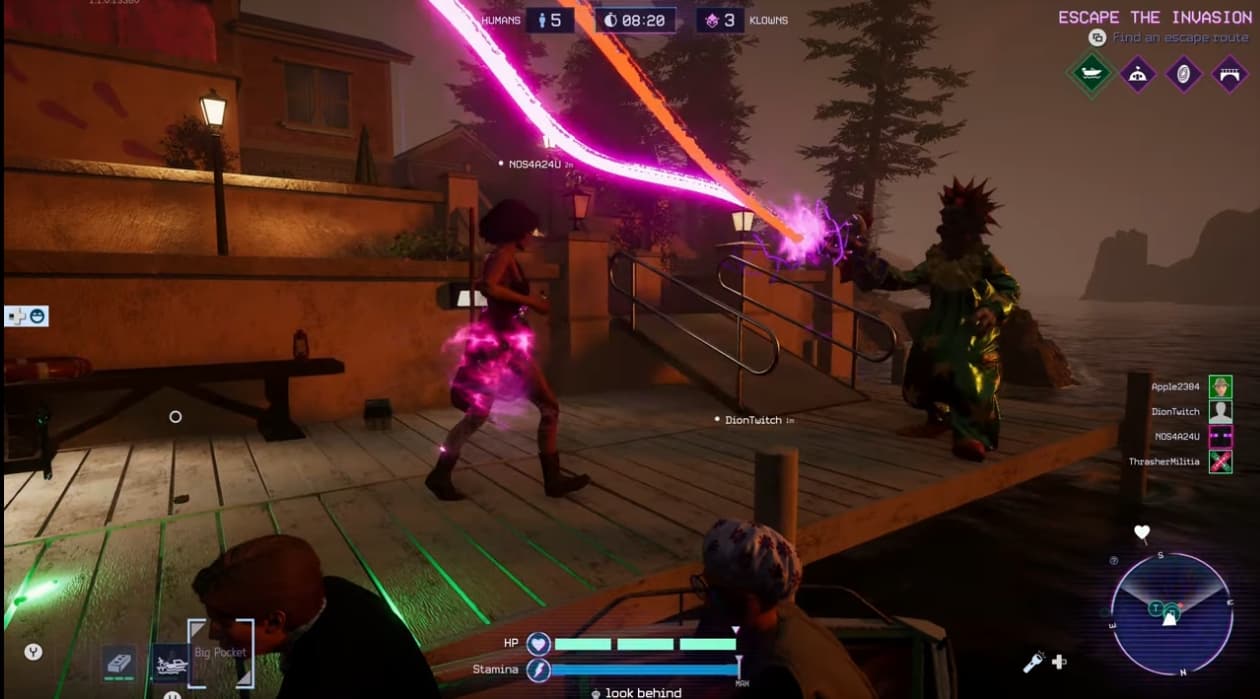This screenshot has width=1260, height=699.
Task: Click the circular compass minimap
Action: [x=1170, y=613]
